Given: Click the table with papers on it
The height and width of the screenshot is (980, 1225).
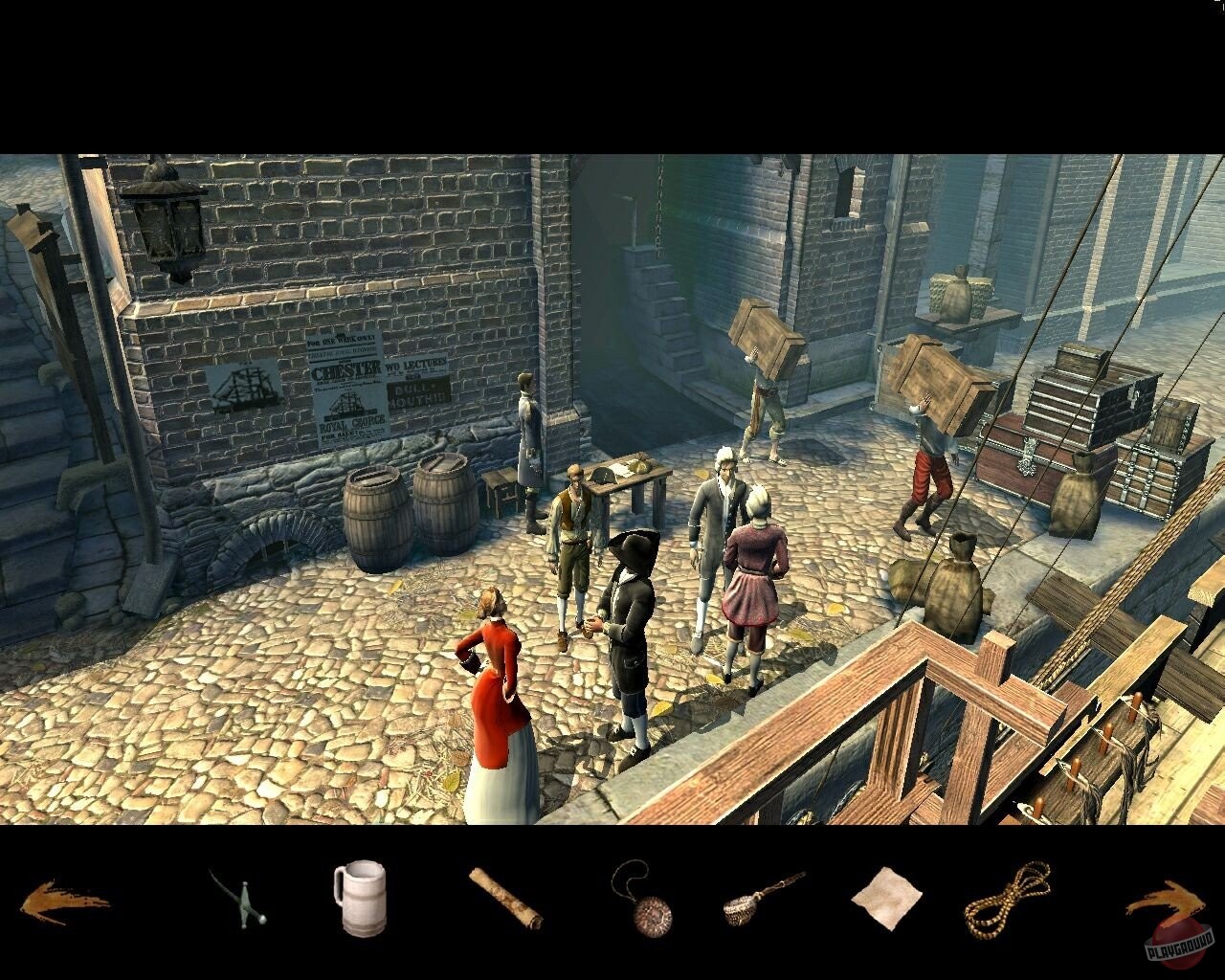Looking at the screenshot, I should pos(627,469).
